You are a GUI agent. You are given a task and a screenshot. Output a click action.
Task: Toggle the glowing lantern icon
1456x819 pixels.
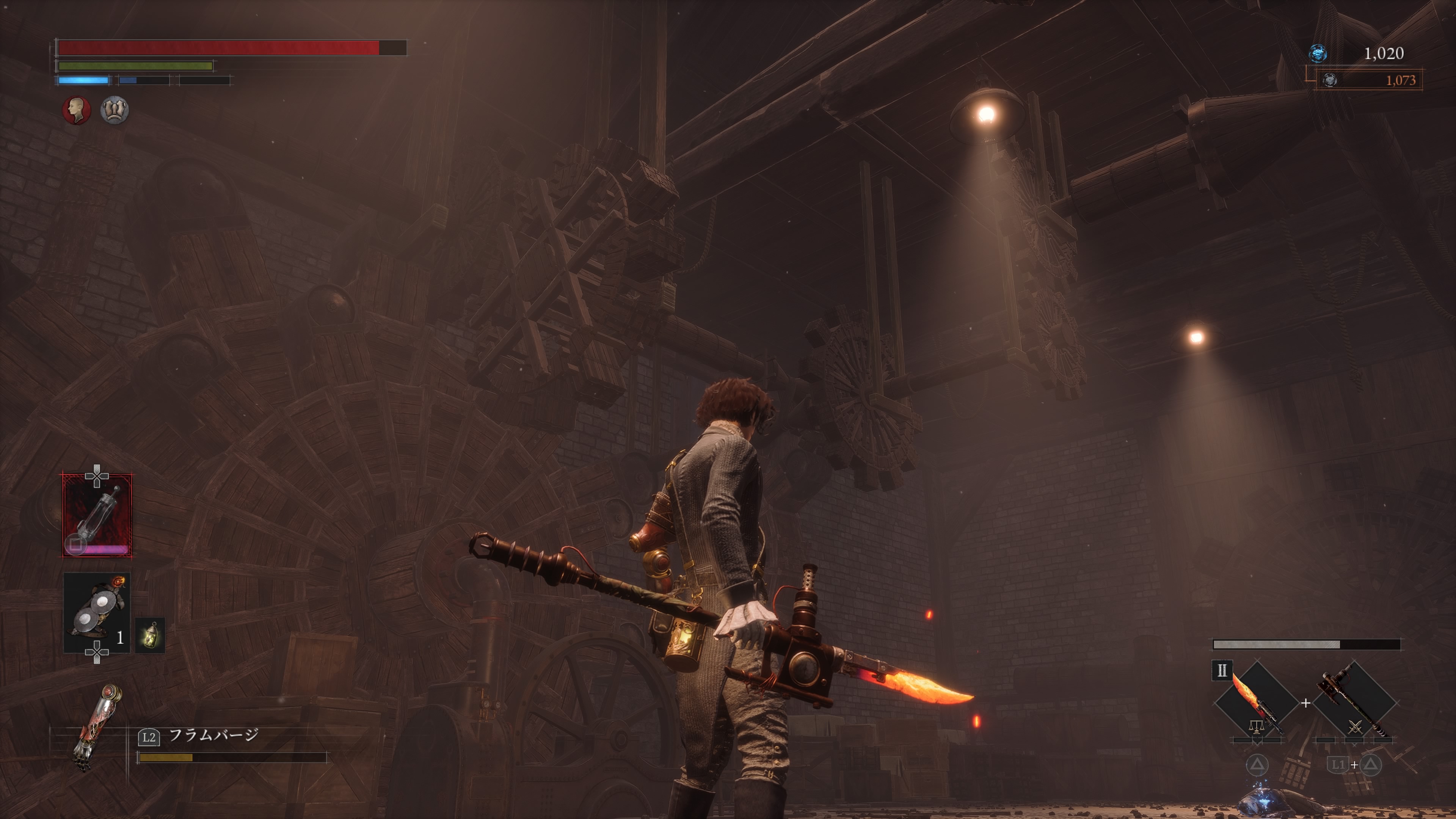pyautogui.click(x=150, y=635)
